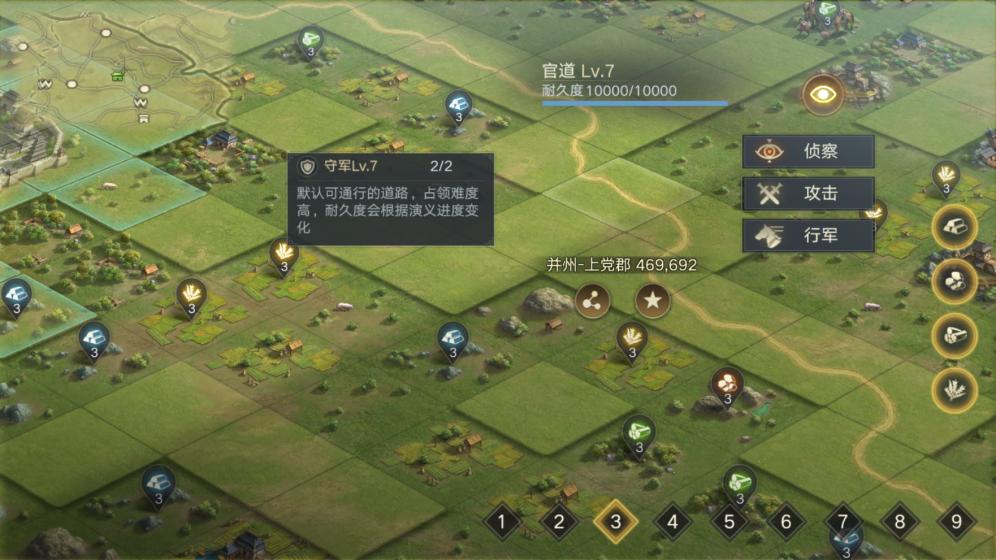
Task: Switch to diamond slot number 5
Action: coord(730,521)
